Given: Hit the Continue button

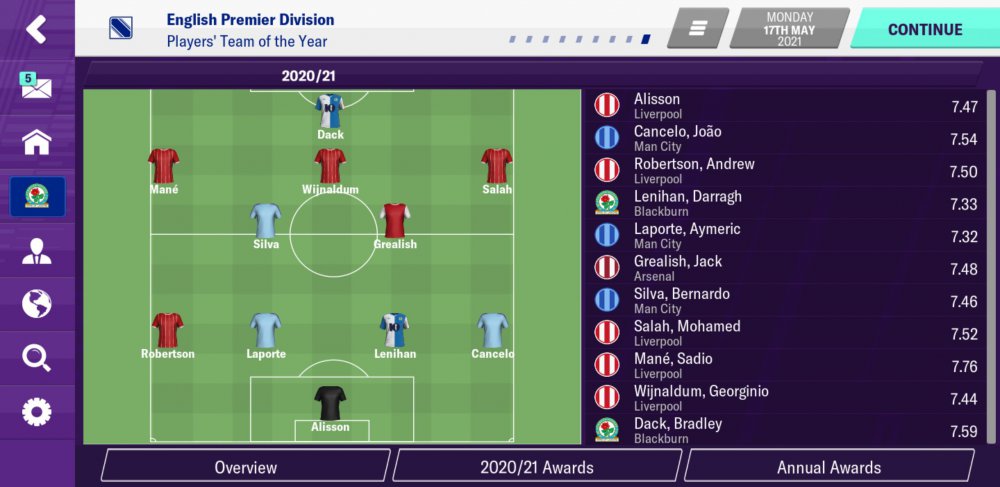Looking at the screenshot, I should pyautogui.click(x=925, y=29).
